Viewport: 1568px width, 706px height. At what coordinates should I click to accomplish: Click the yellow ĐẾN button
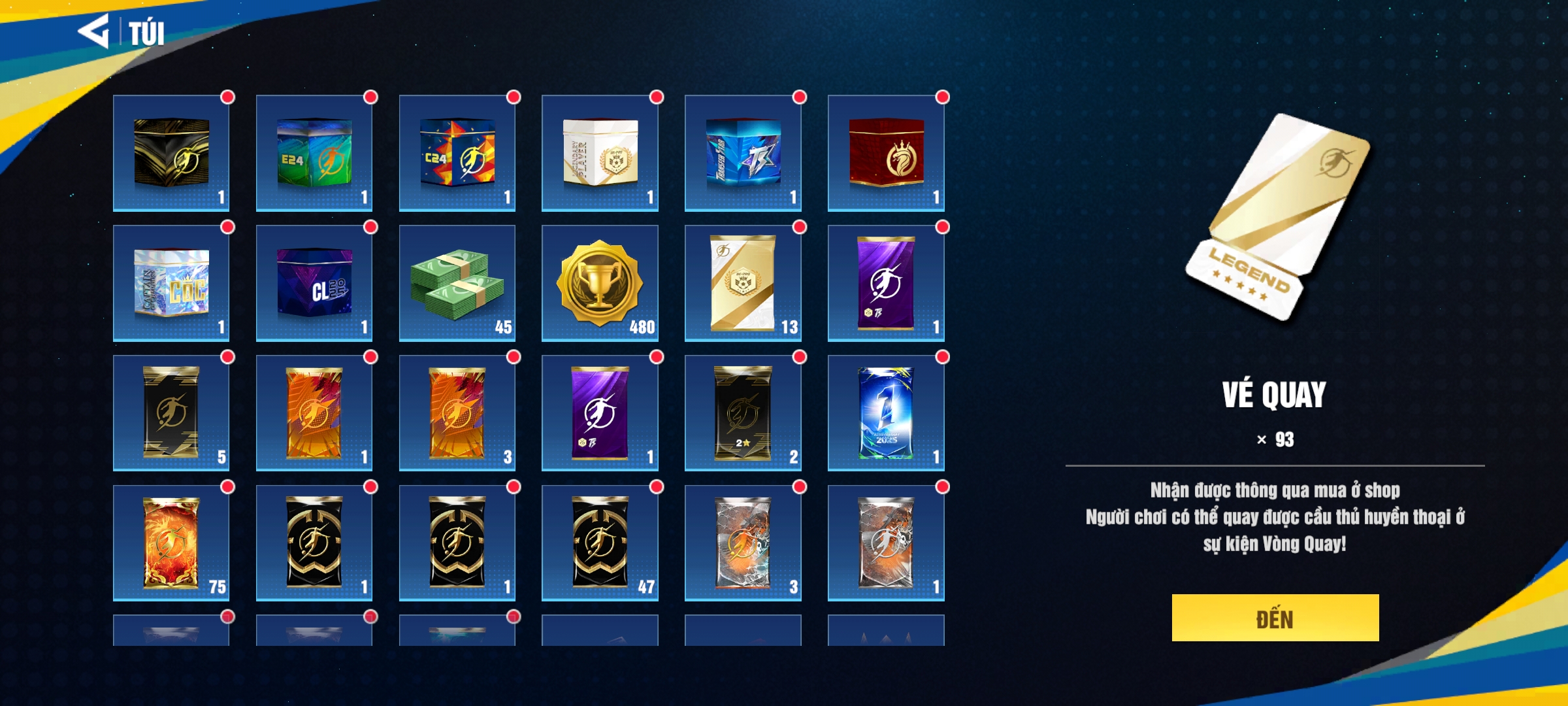[1275, 618]
